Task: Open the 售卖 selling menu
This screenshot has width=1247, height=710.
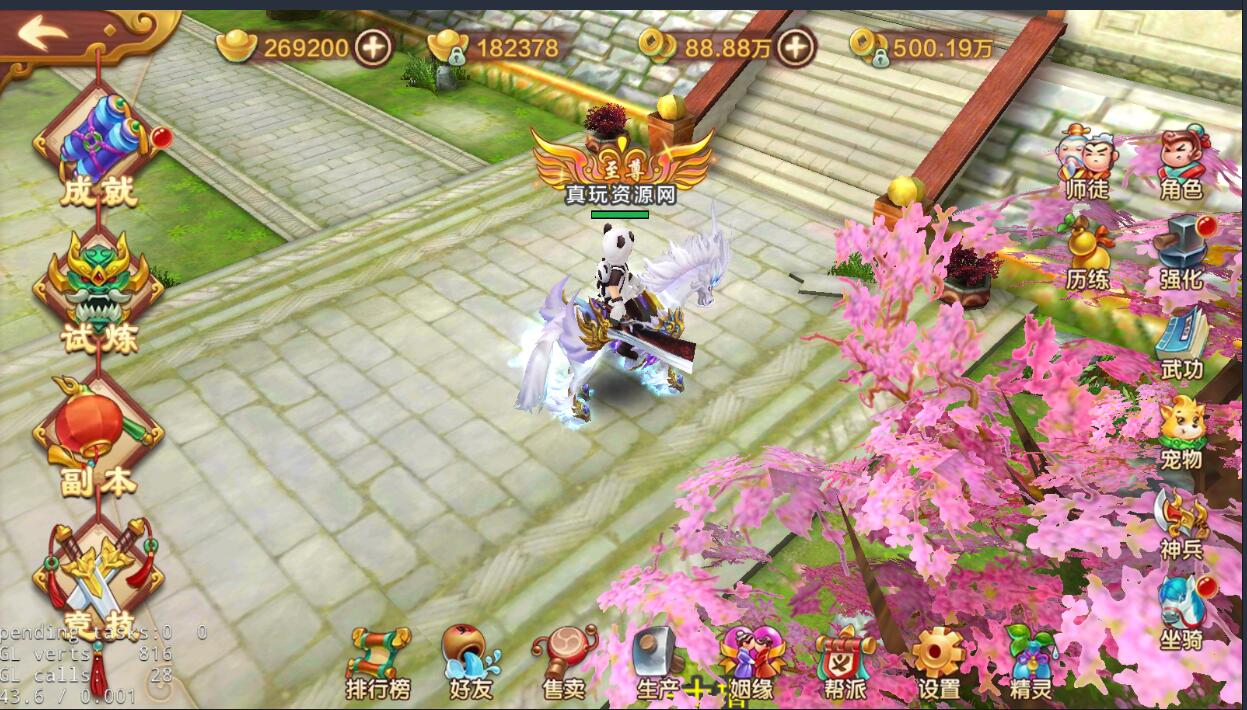Action: click(564, 663)
